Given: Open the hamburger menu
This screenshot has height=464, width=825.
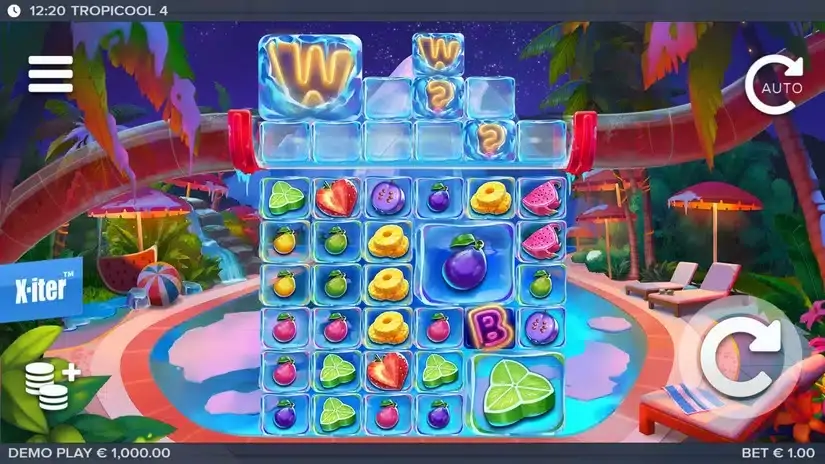Looking at the screenshot, I should [51, 73].
